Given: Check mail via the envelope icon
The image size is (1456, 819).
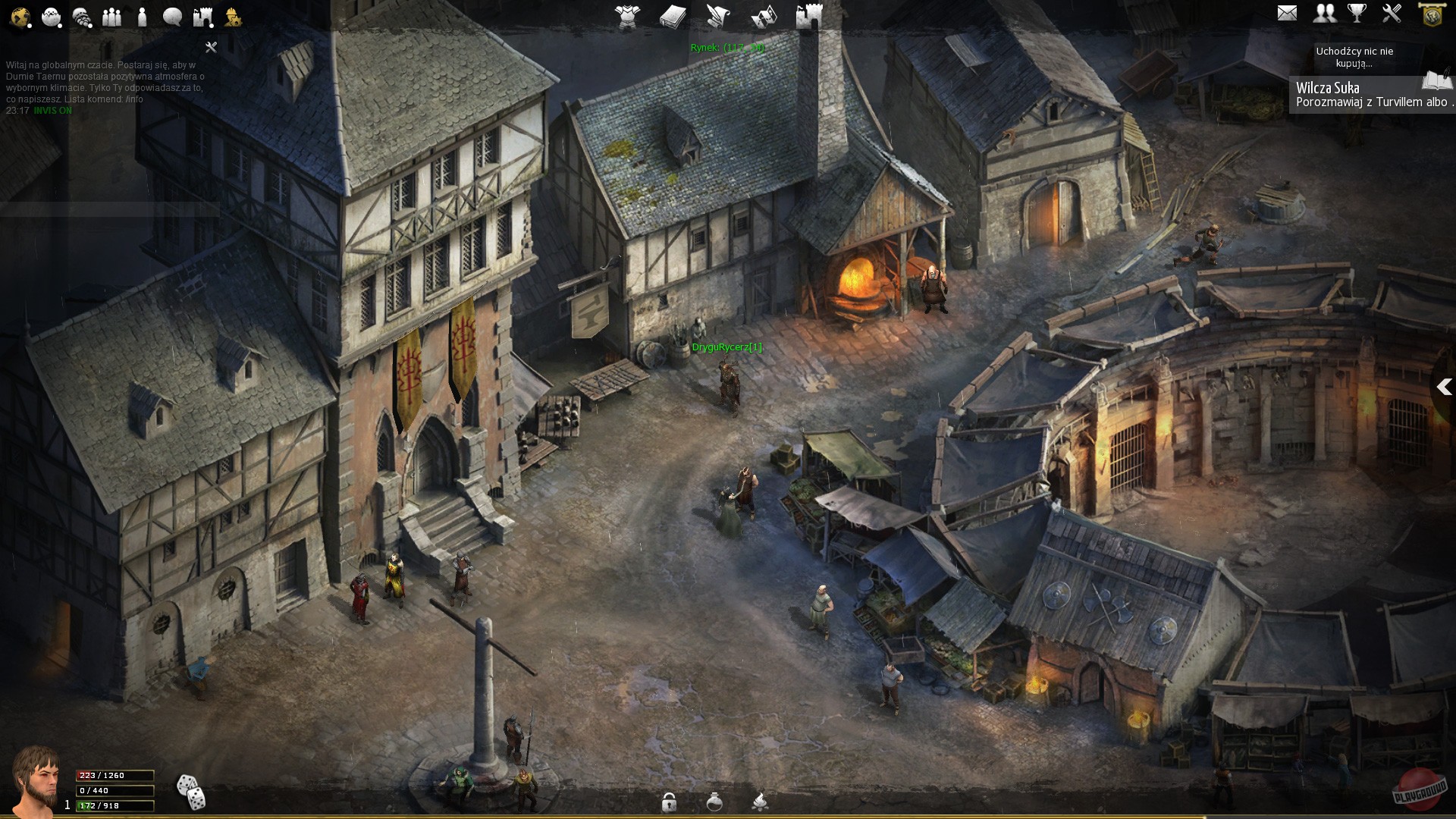Looking at the screenshot, I should tap(1287, 13).
